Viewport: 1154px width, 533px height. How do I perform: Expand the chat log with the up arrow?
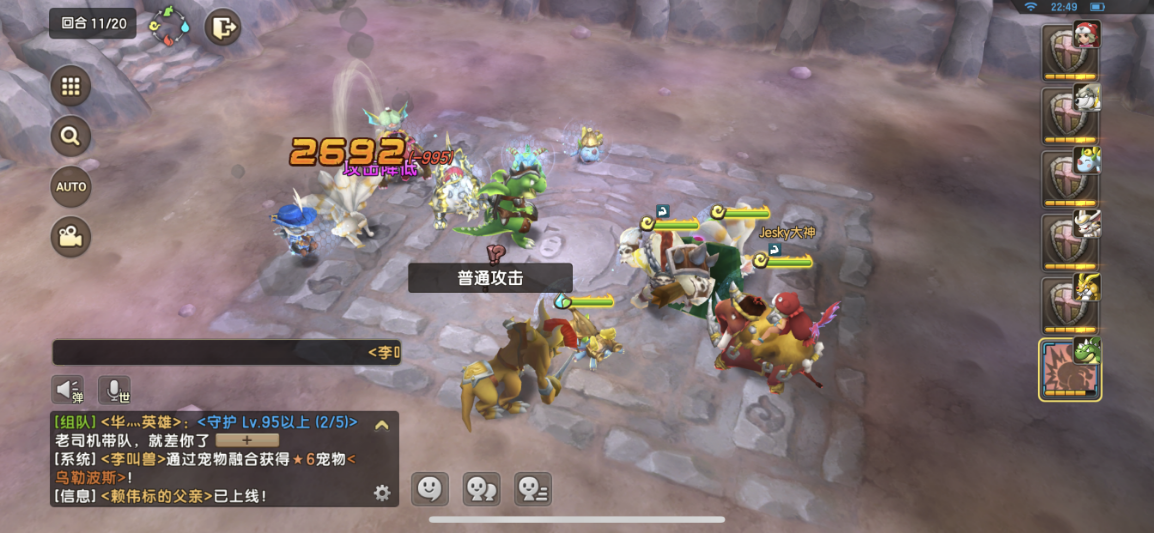381,425
